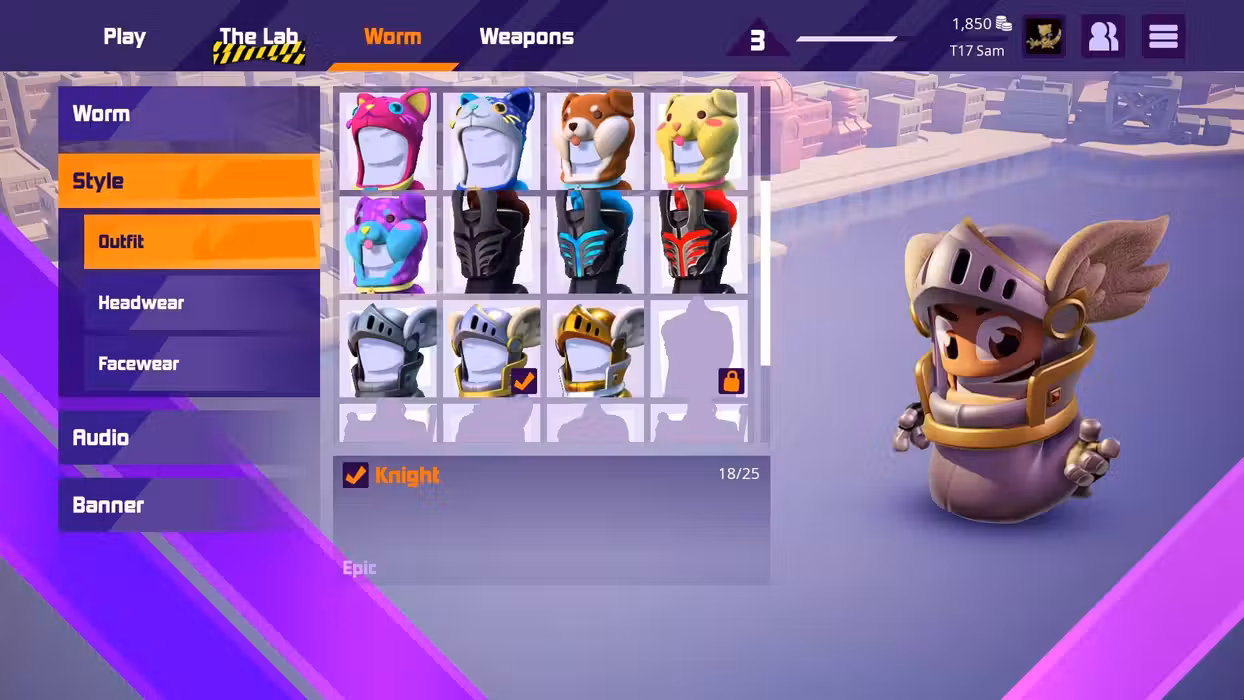Screen dimensions: 1244x700
Task: Open the friends list icon
Action: tap(1103, 37)
